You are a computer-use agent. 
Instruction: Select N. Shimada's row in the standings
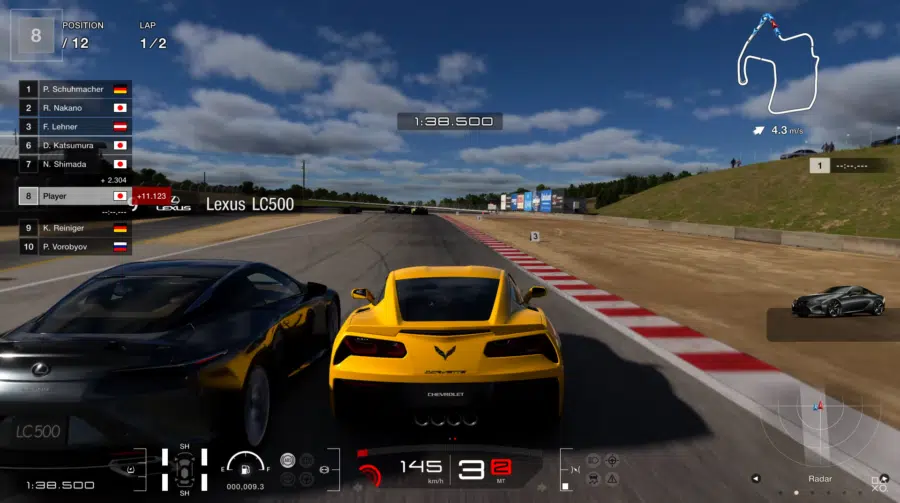[75, 164]
